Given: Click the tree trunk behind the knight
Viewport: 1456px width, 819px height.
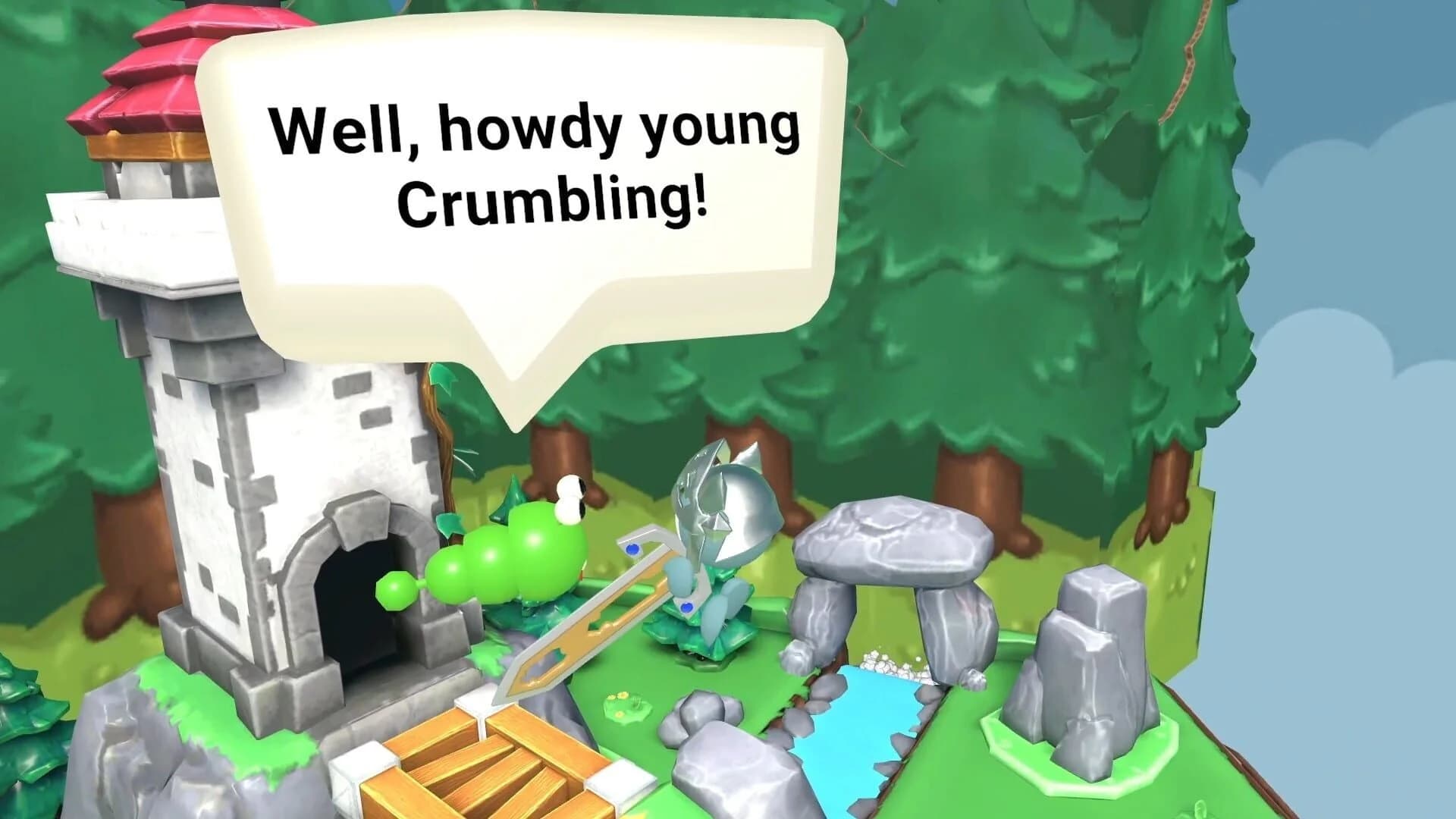Looking at the screenshot, I should 781,470.
